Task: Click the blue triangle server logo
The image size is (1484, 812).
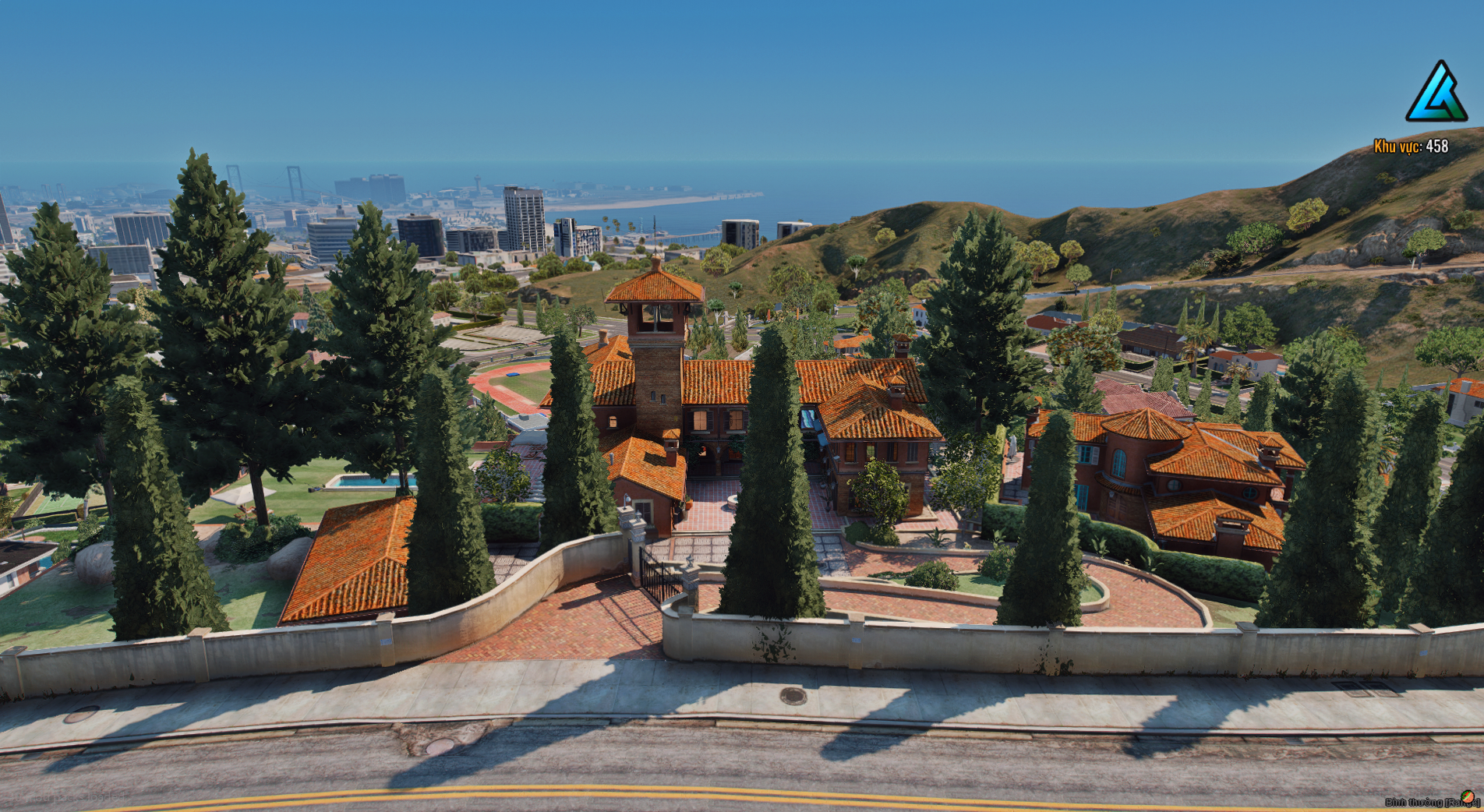Action: (x=1436, y=93)
